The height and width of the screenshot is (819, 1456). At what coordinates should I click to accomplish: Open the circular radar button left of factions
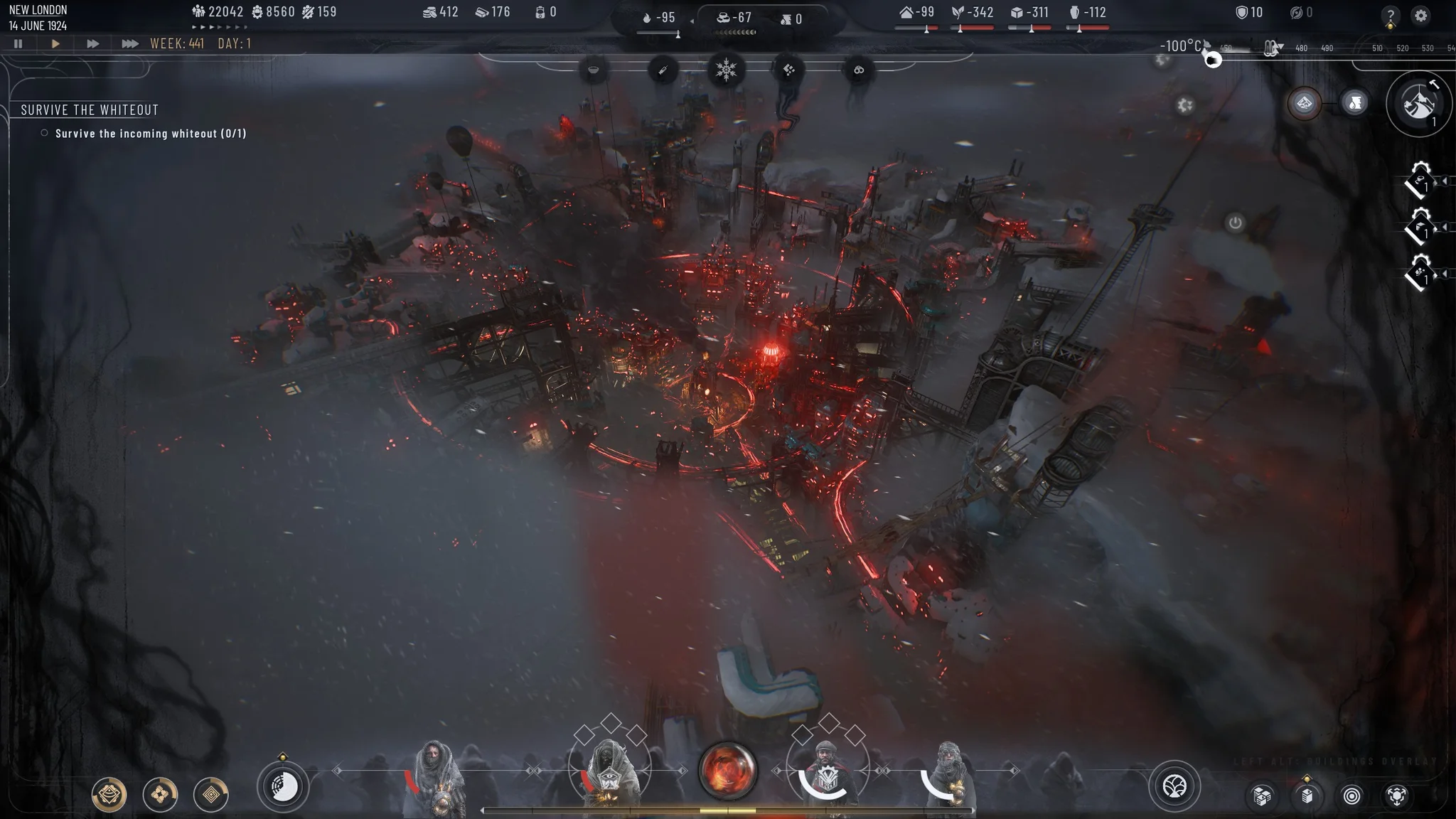click(x=283, y=786)
